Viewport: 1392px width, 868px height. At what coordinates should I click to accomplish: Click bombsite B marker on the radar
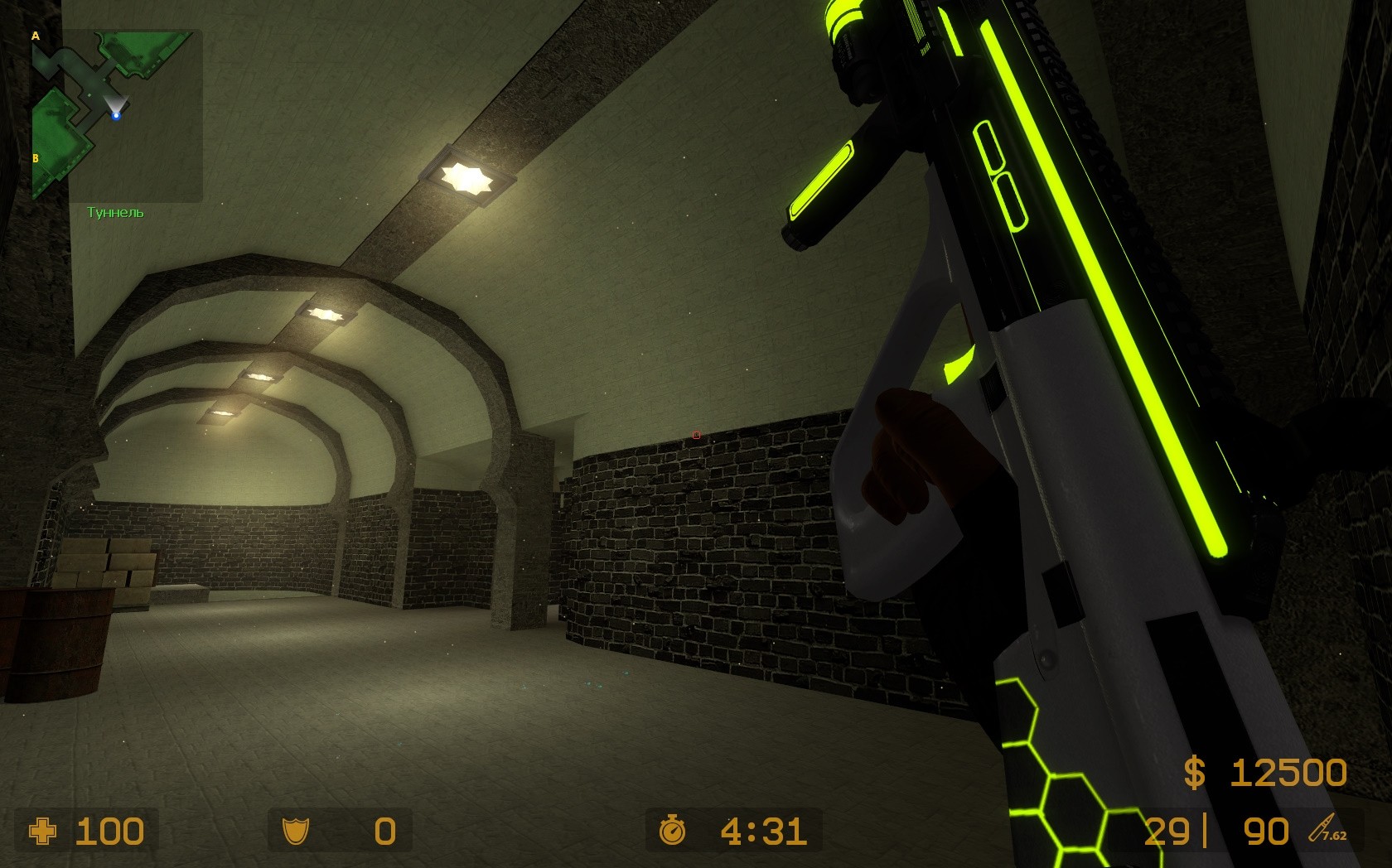(36, 157)
